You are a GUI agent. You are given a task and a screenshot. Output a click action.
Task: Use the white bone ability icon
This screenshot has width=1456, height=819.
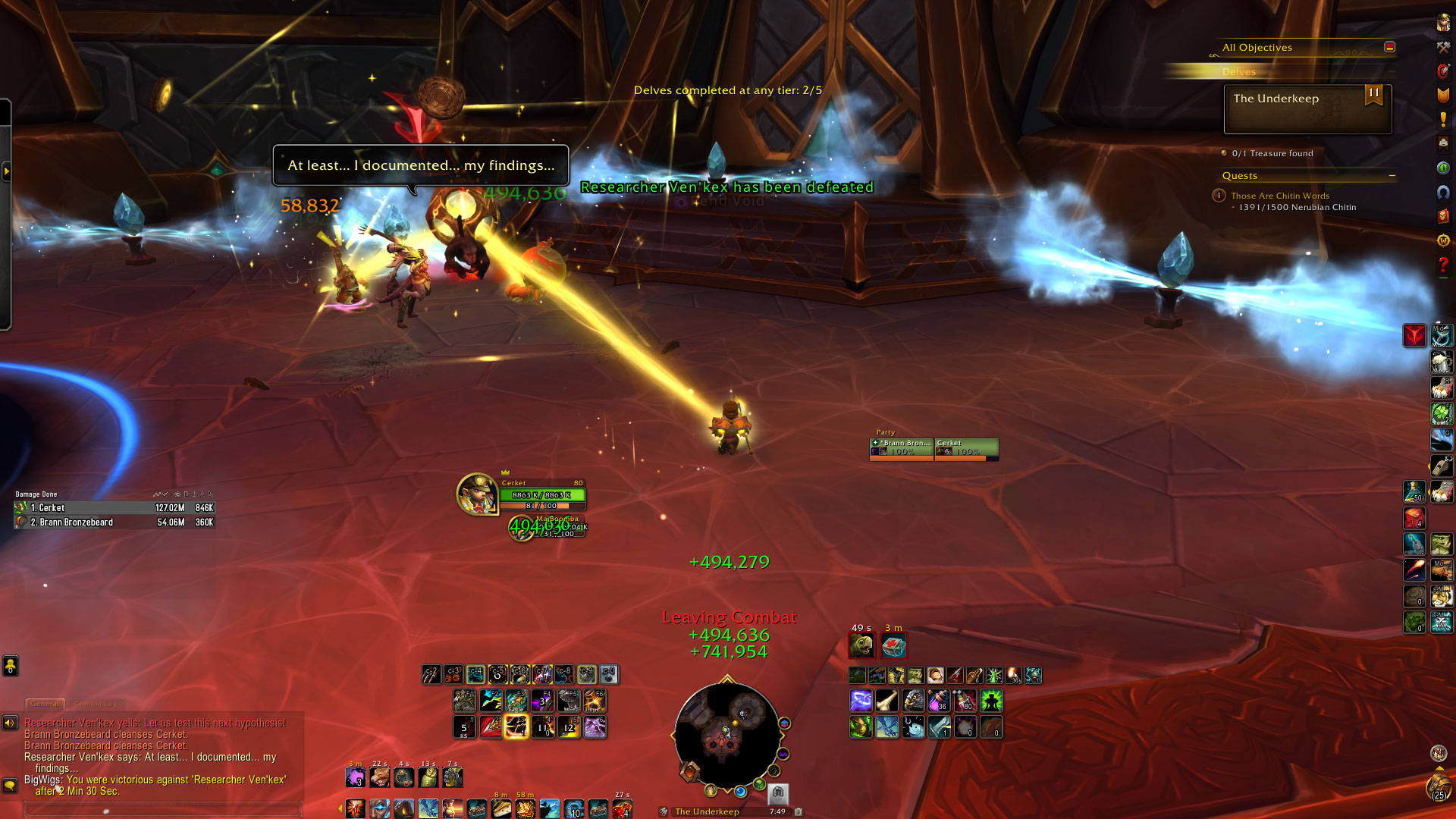tap(887, 701)
